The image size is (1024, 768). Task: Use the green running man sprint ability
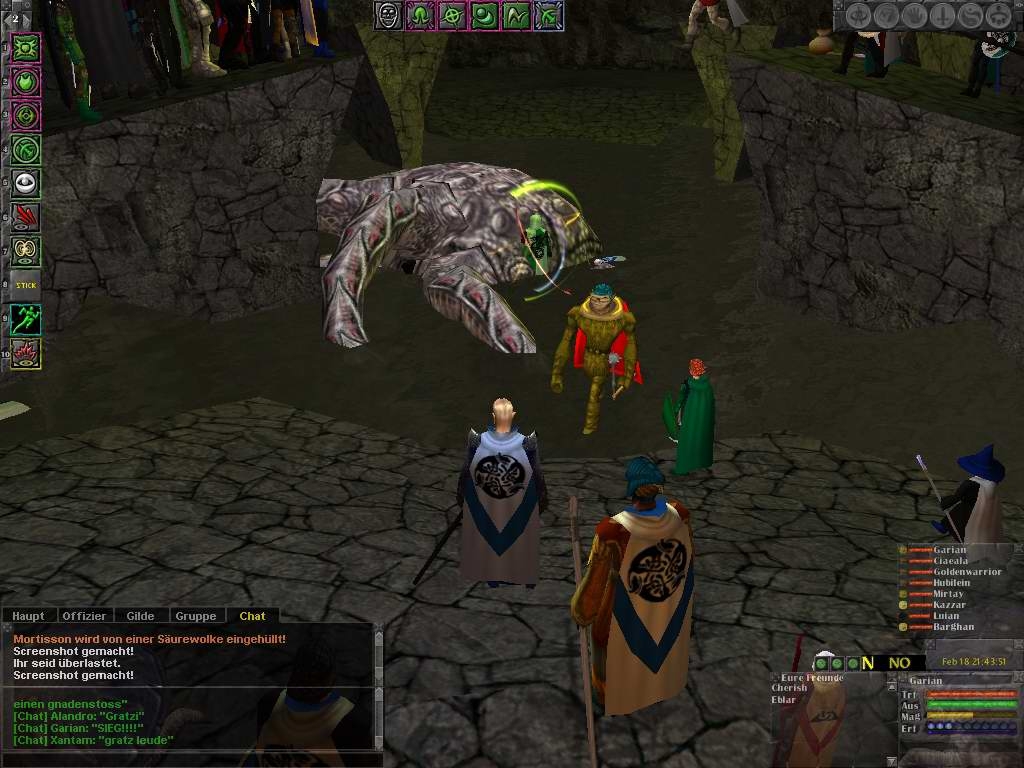tap(26, 320)
